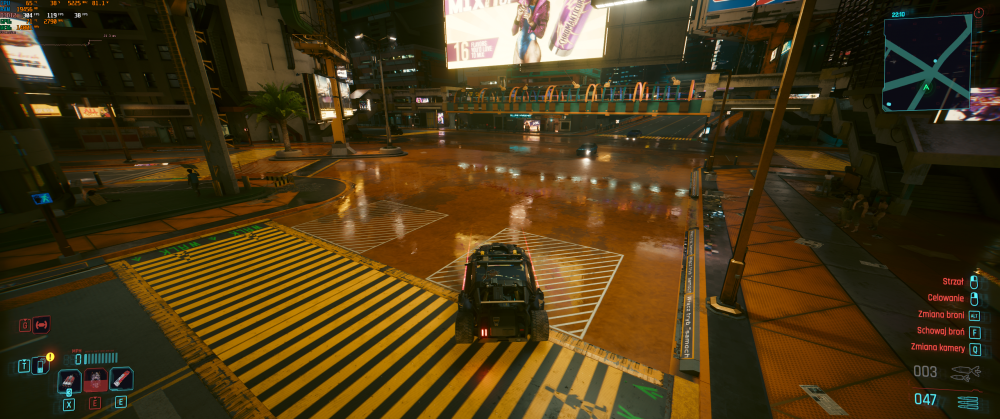This screenshot has height=419, width=1000.
Task: Click the red vehicle summon icon
Action: [x=41, y=325]
